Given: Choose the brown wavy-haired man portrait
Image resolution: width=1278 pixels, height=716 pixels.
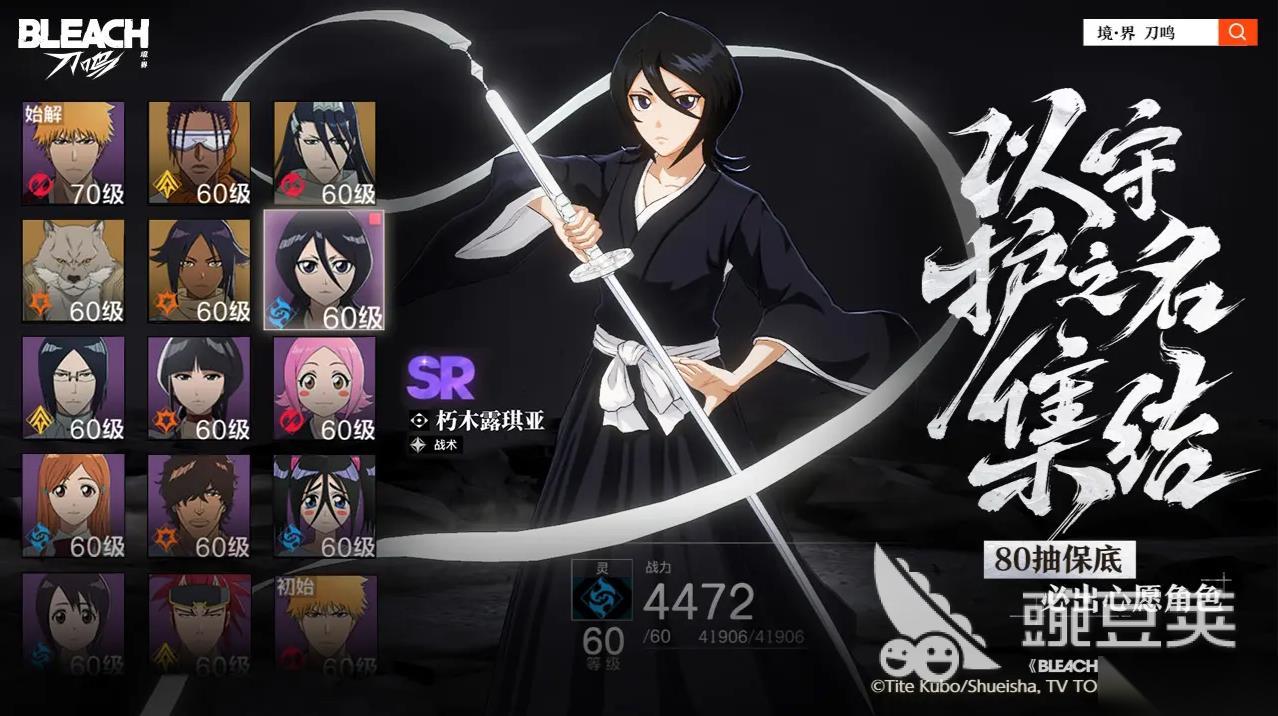Looking at the screenshot, I should tap(199, 506).
